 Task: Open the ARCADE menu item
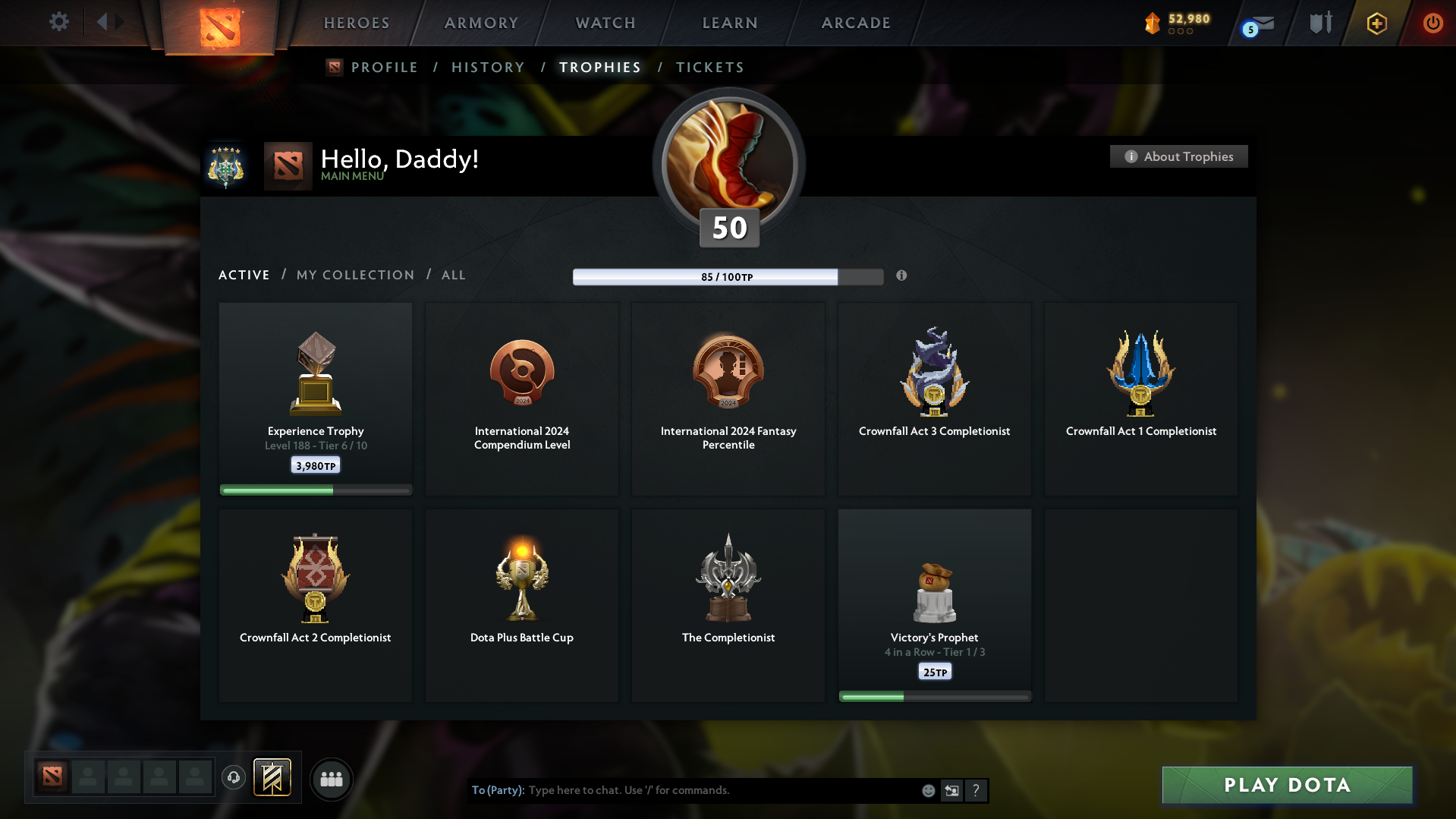click(x=855, y=23)
